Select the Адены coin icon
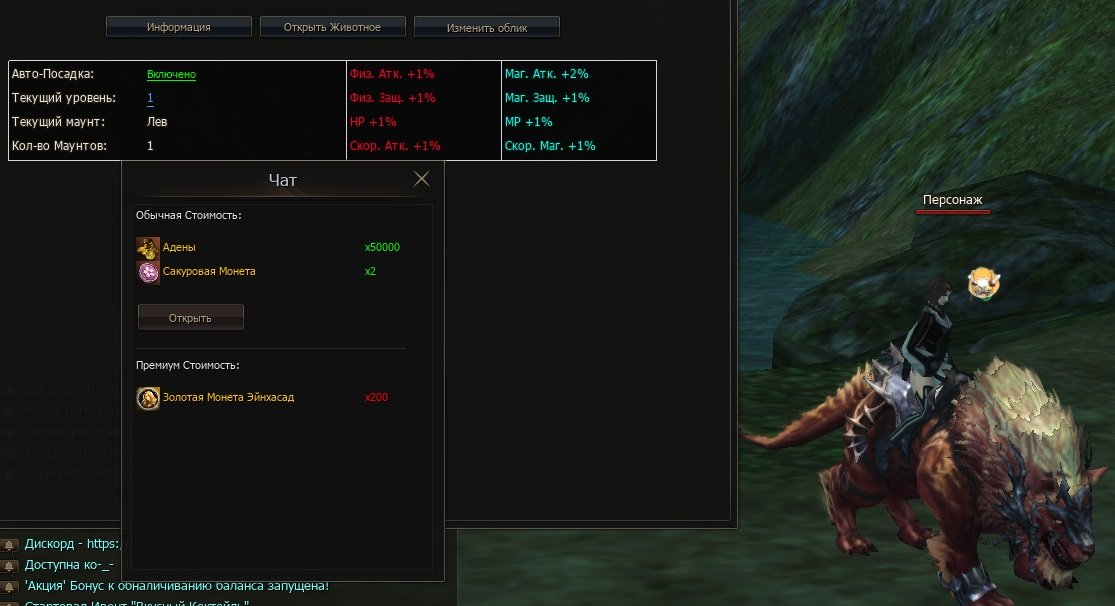This screenshot has width=1115, height=606. [x=148, y=248]
